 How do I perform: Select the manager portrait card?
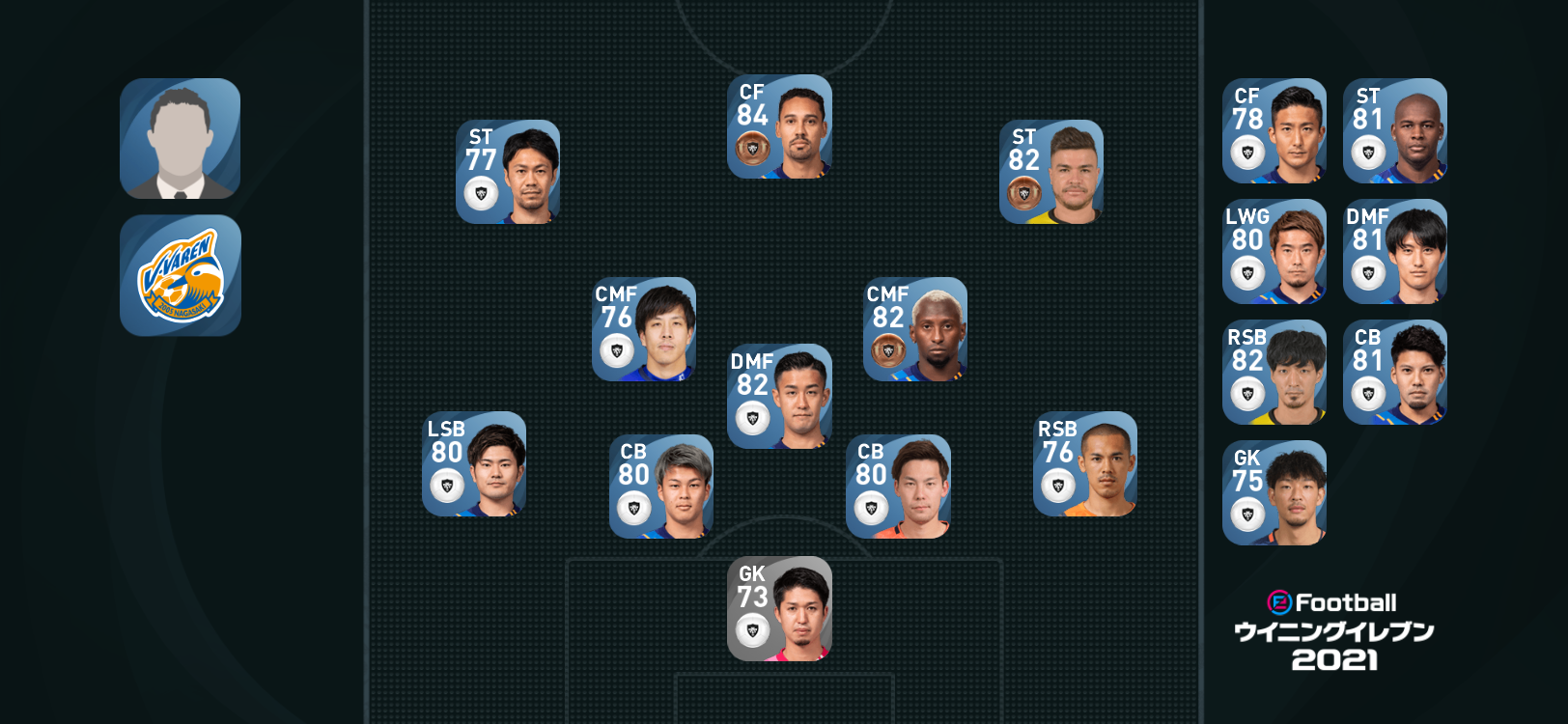[x=180, y=139]
